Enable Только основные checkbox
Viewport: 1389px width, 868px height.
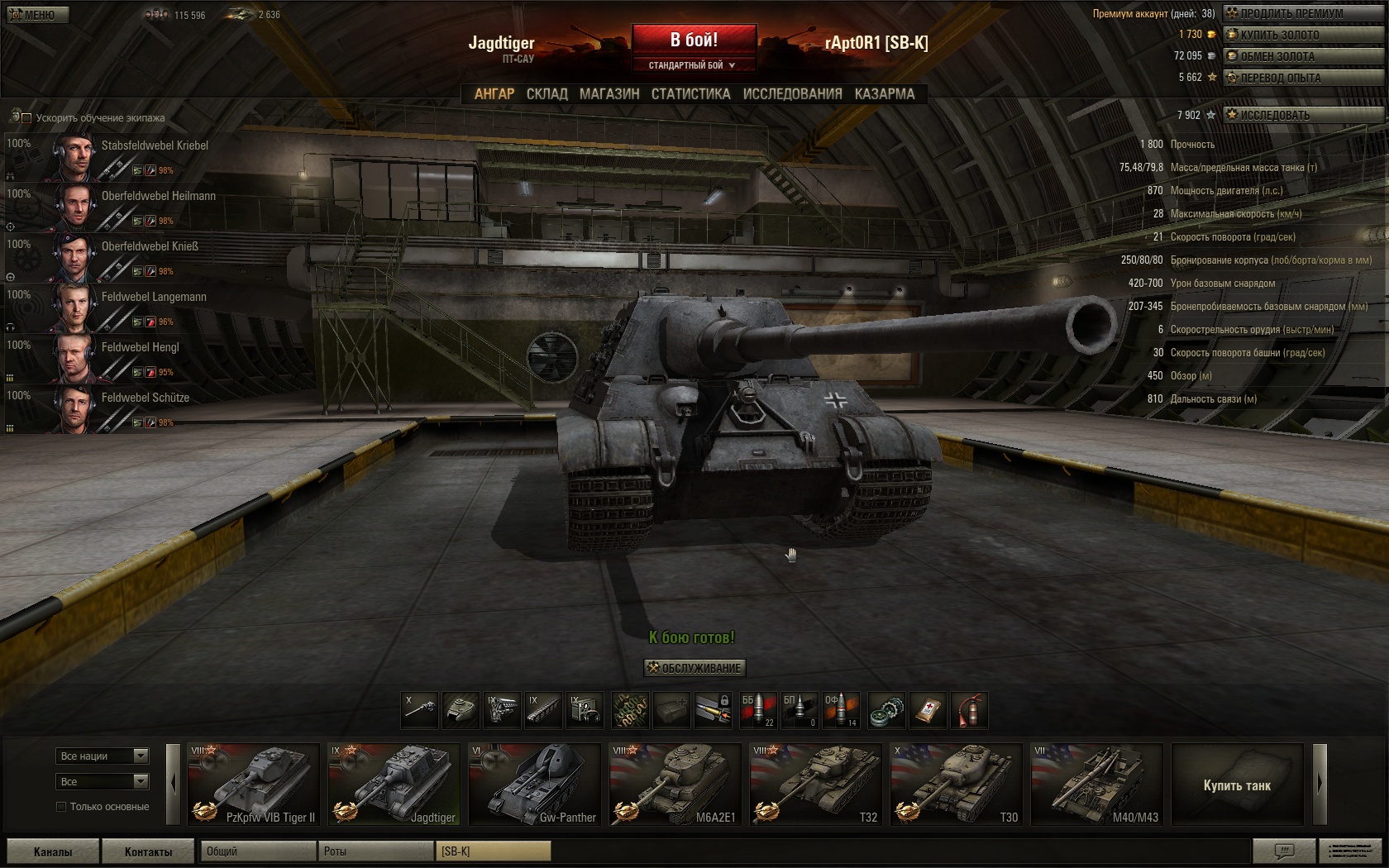pos(61,807)
